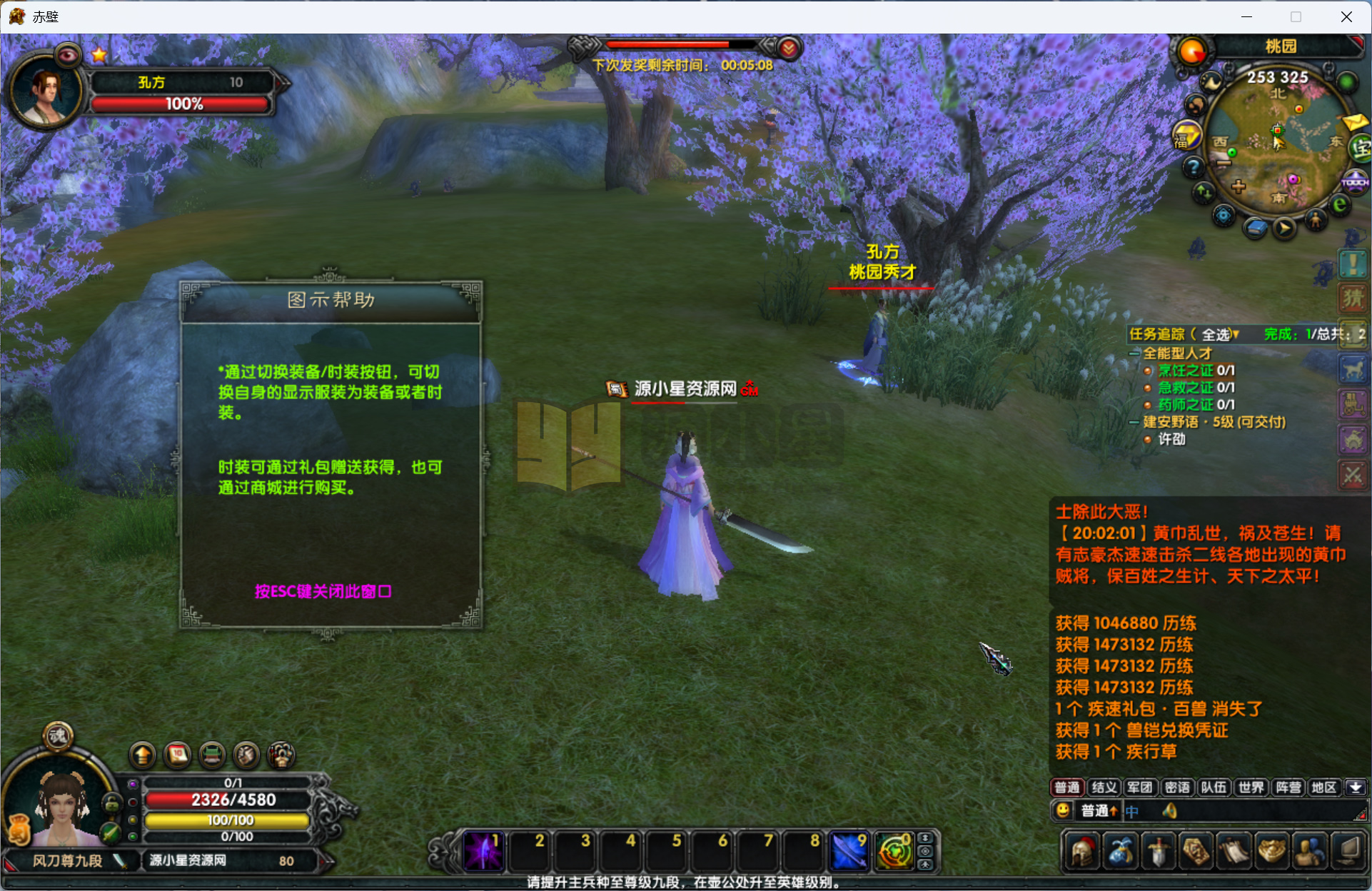The height and width of the screenshot is (891, 1372).
Task: Switch to the 世界 chat channel tab
Action: 1251,787
